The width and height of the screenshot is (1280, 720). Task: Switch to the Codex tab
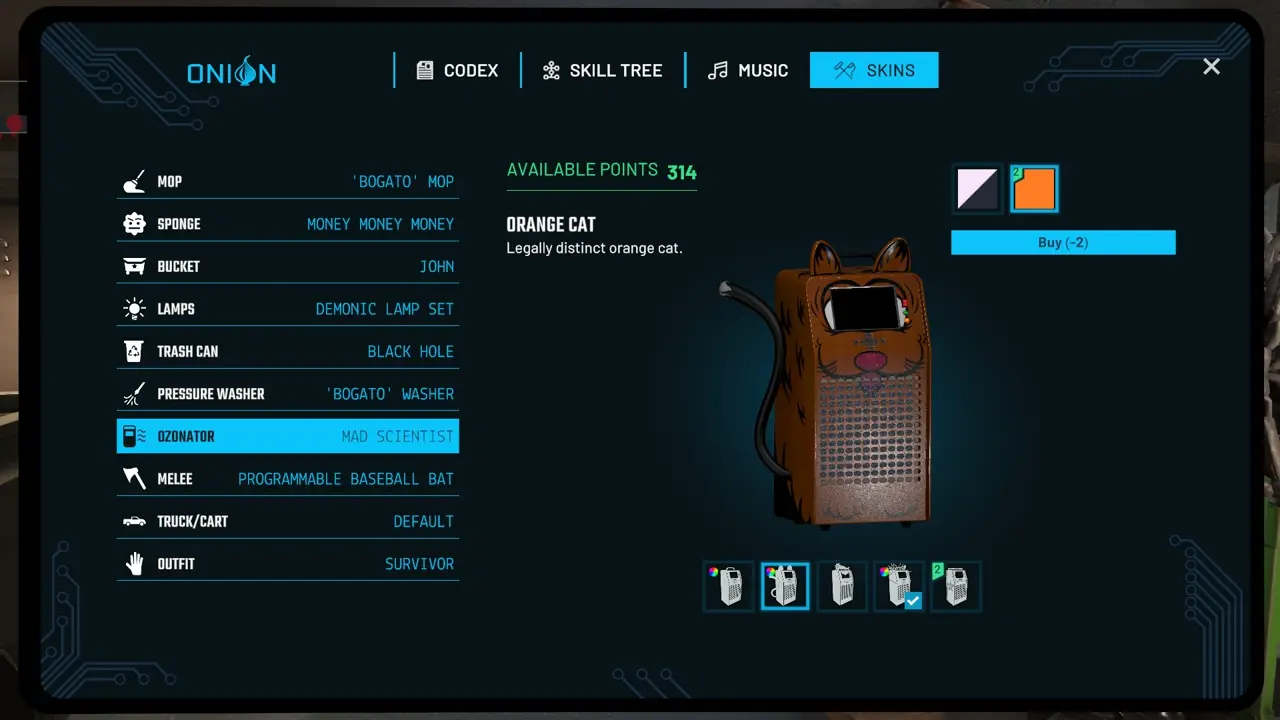456,70
